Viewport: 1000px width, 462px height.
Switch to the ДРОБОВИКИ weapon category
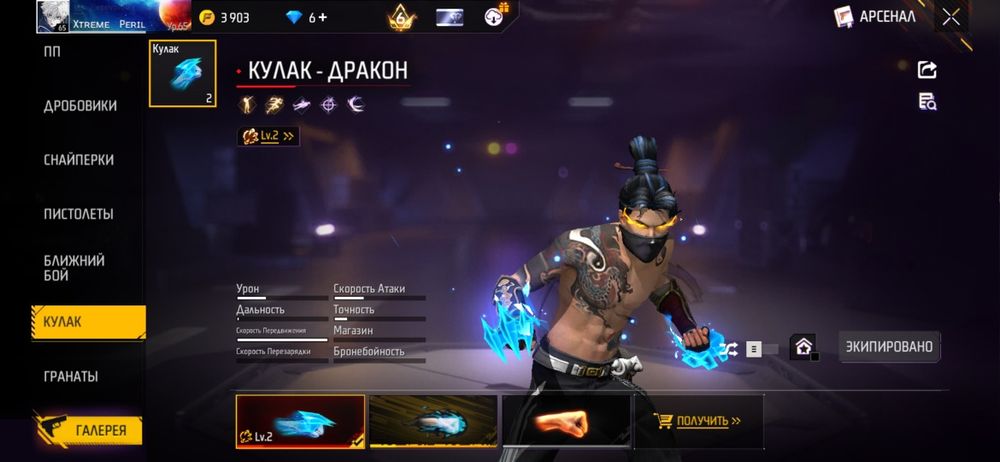(x=80, y=106)
